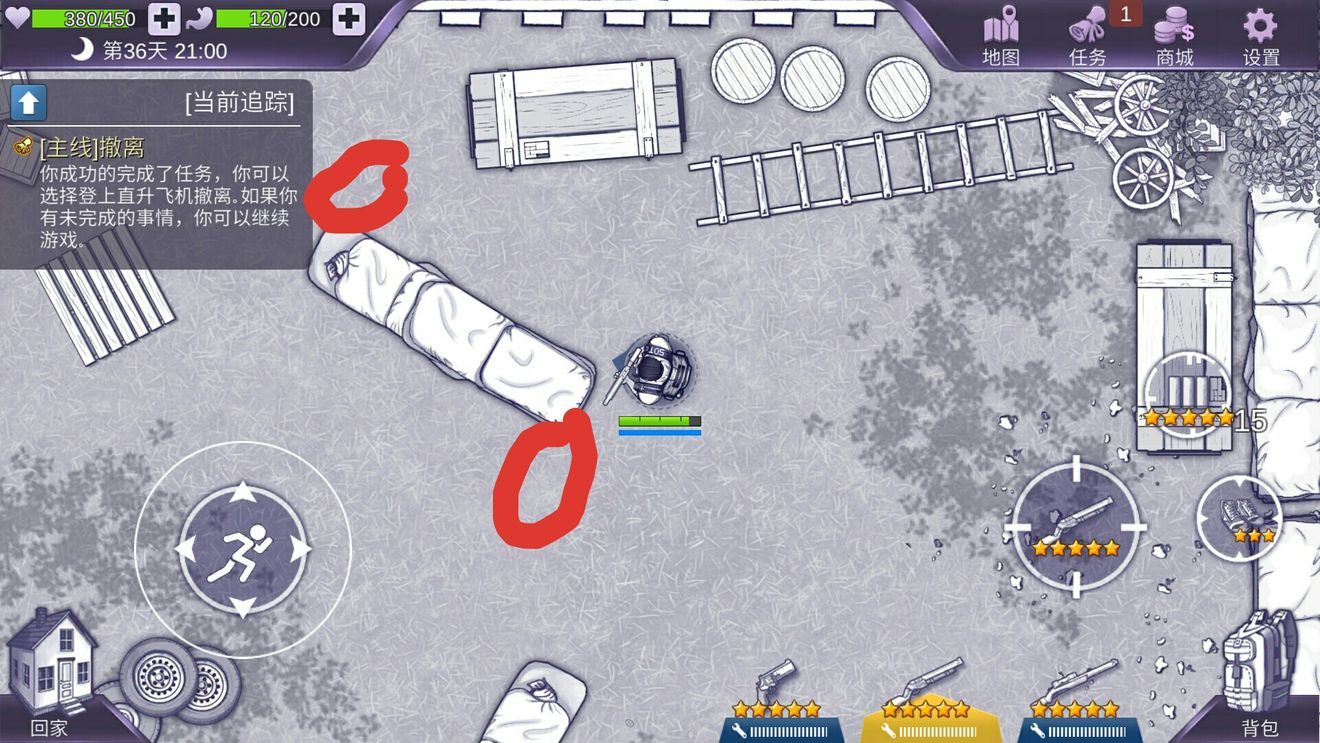The height and width of the screenshot is (743, 1320).
Task: Activate the sneakers sprint button
Action: [x=1239, y=515]
